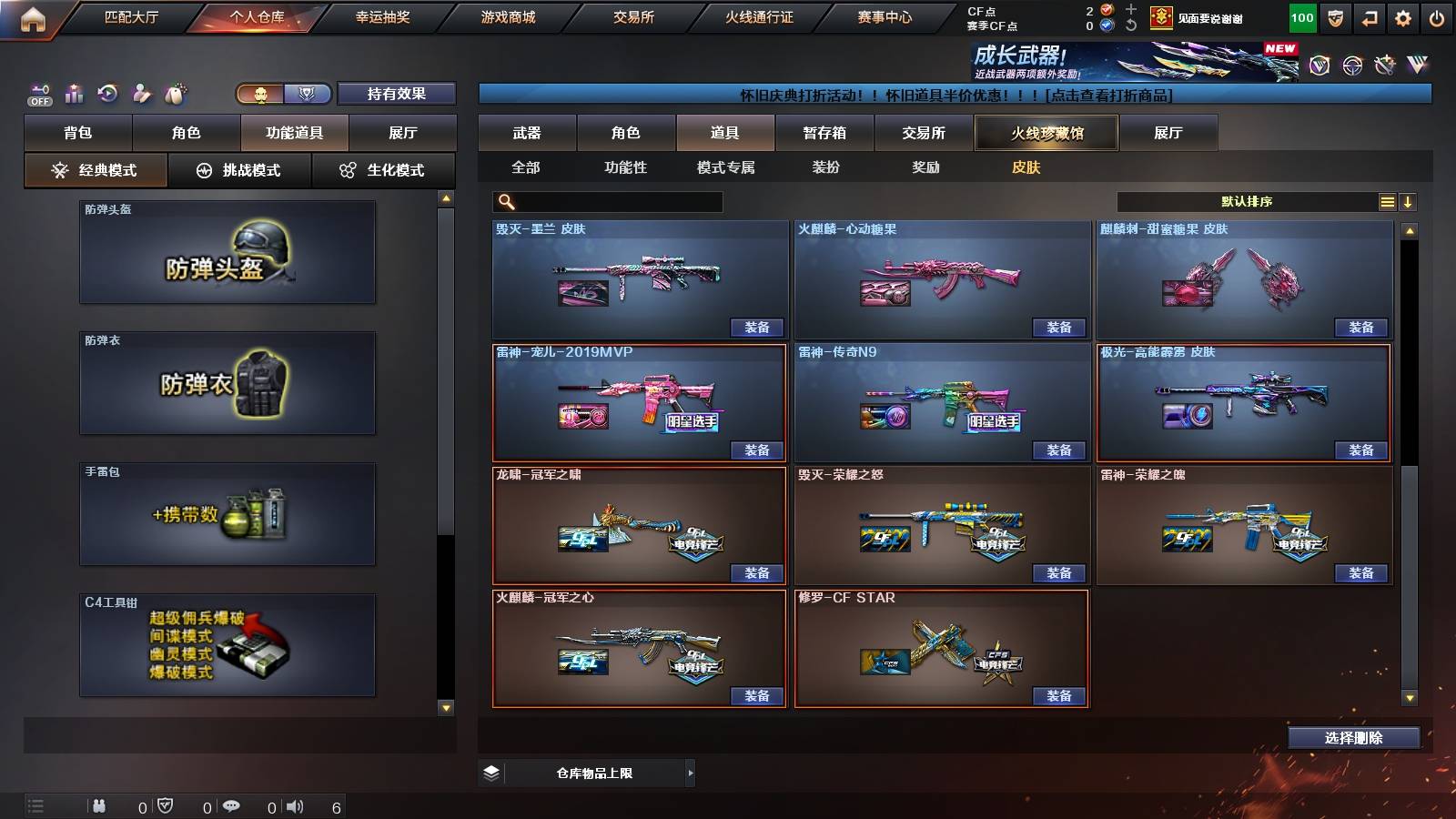
Task: Switch to the 火线珍藏馆 tab
Action: click(1047, 133)
